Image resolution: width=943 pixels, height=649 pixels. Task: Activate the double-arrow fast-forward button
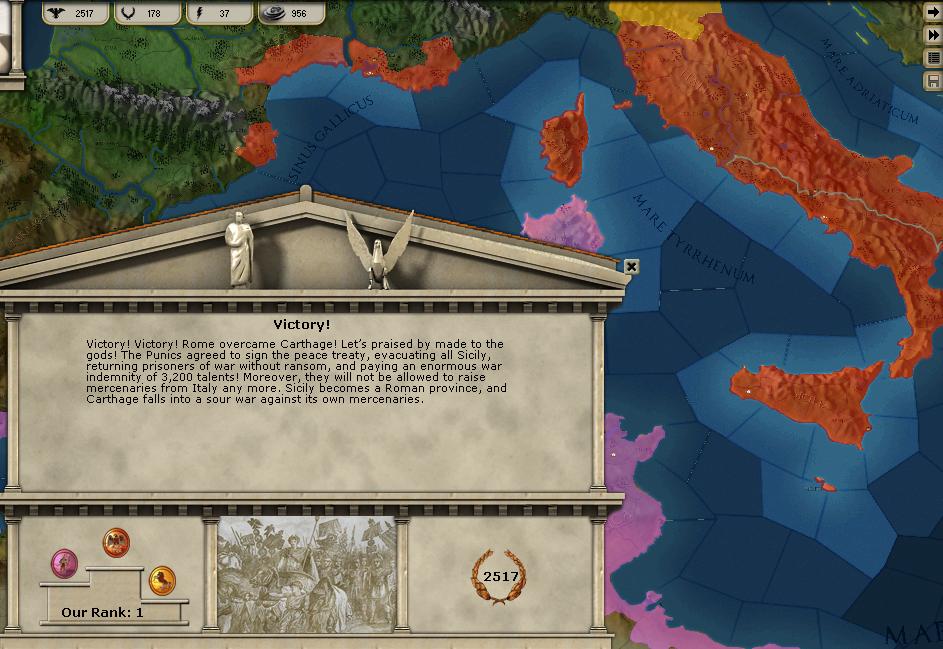[933, 35]
